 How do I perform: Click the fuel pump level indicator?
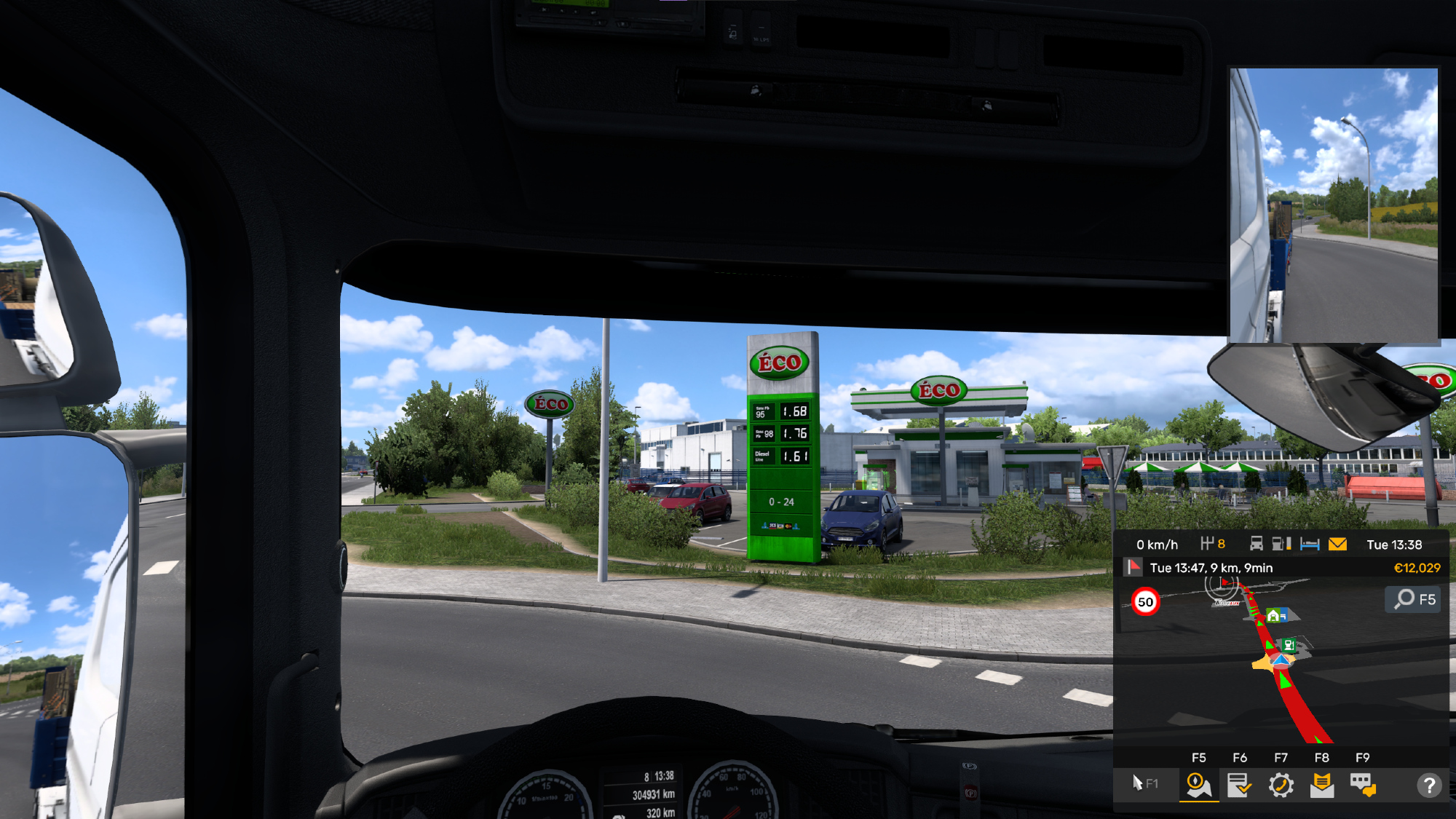pos(1281,545)
